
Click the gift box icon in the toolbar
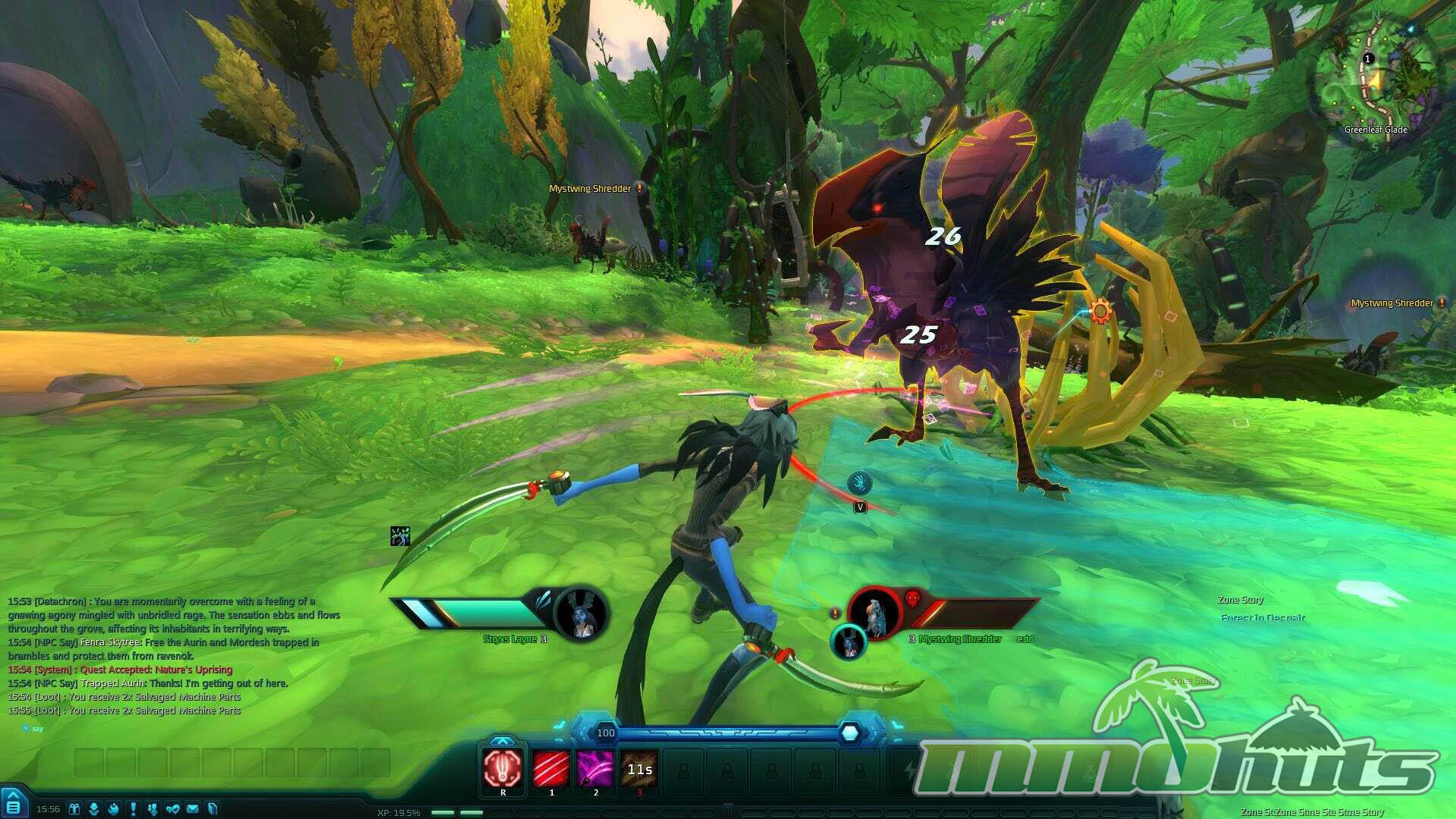click(x=74, y=808)
